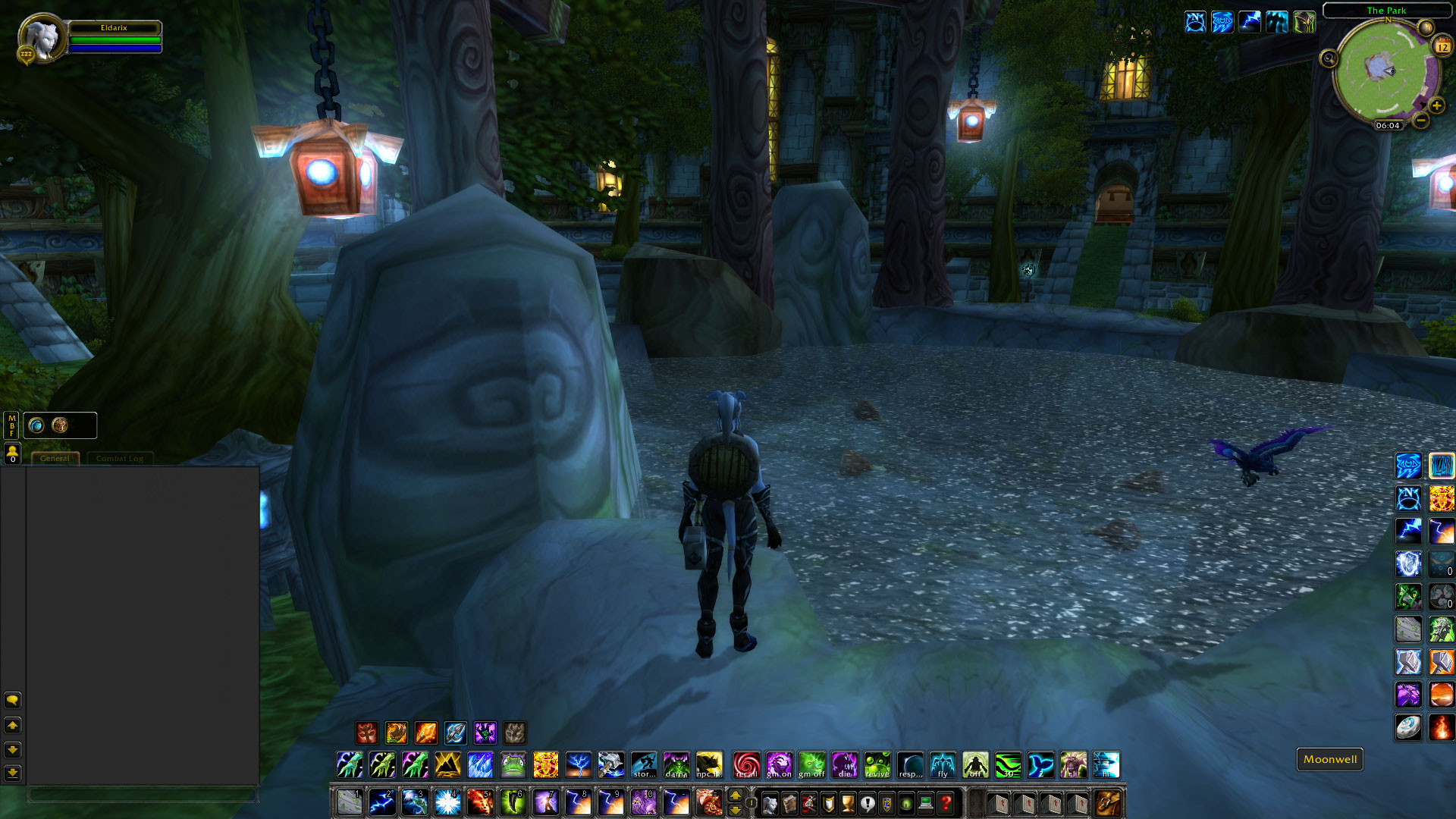Click the clock showing 06:04

1389,125
